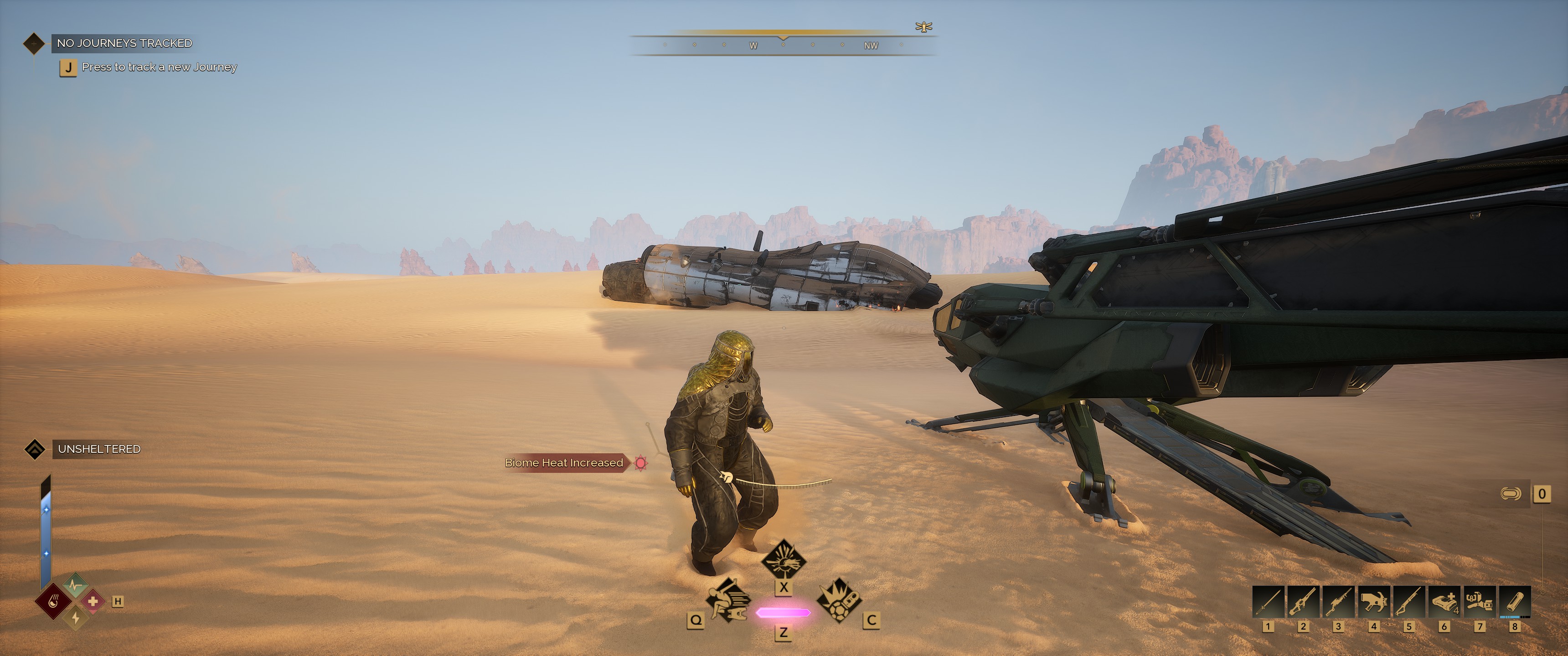Activate the grenade blast ability icon

(x=838, y=600)
